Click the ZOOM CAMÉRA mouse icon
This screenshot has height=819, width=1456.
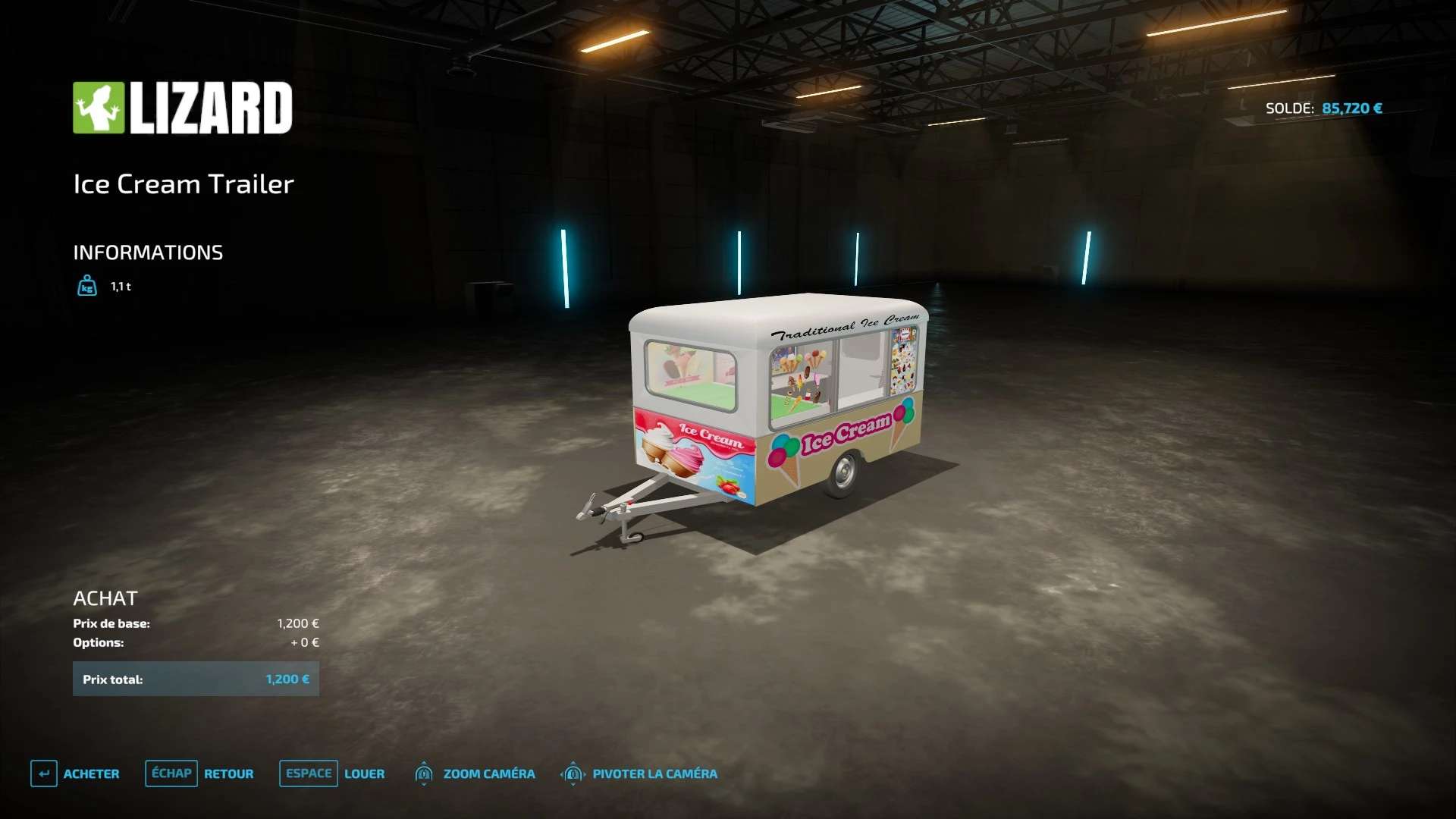click(423, 773)
